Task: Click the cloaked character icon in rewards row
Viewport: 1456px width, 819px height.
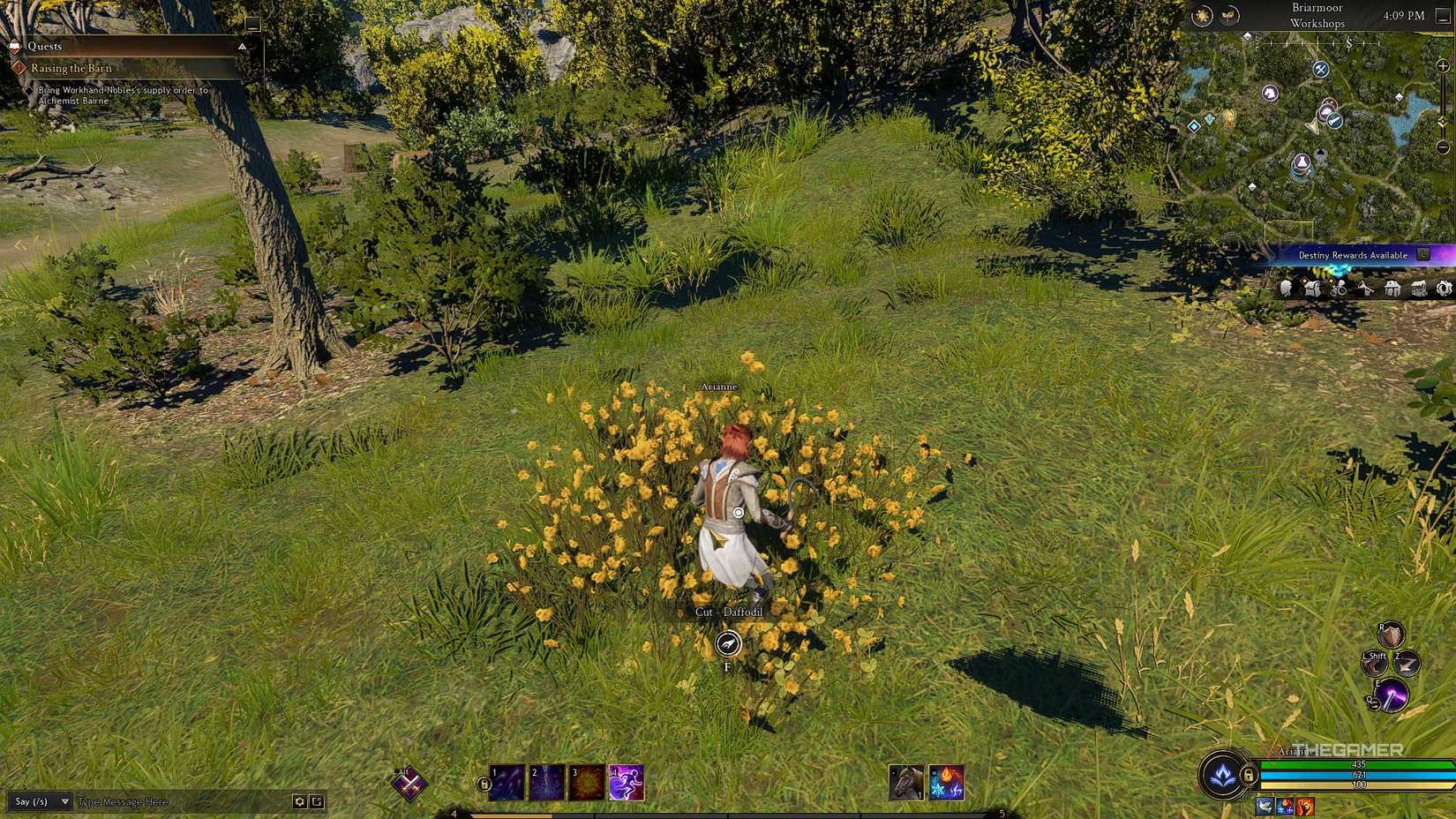Action: pyautogui.click(x=1286, y=289)
